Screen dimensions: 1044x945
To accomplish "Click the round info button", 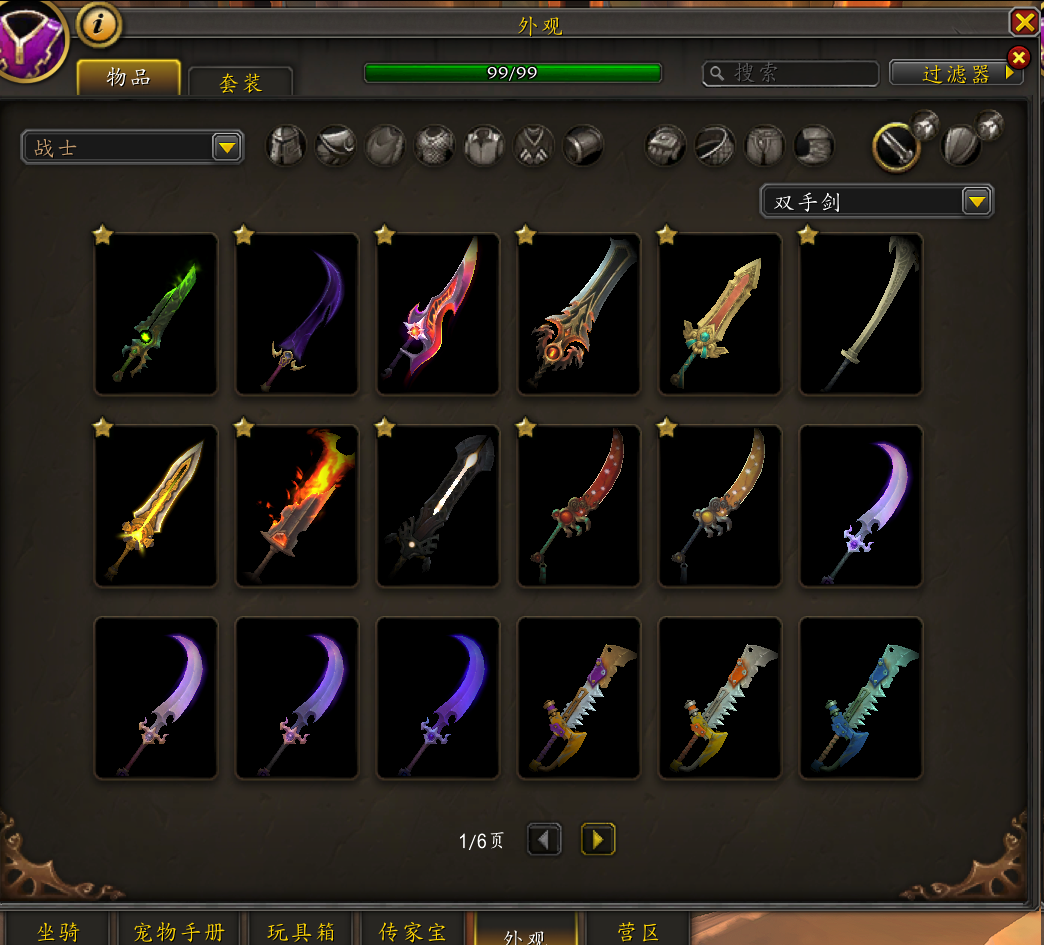I will 97,26.
